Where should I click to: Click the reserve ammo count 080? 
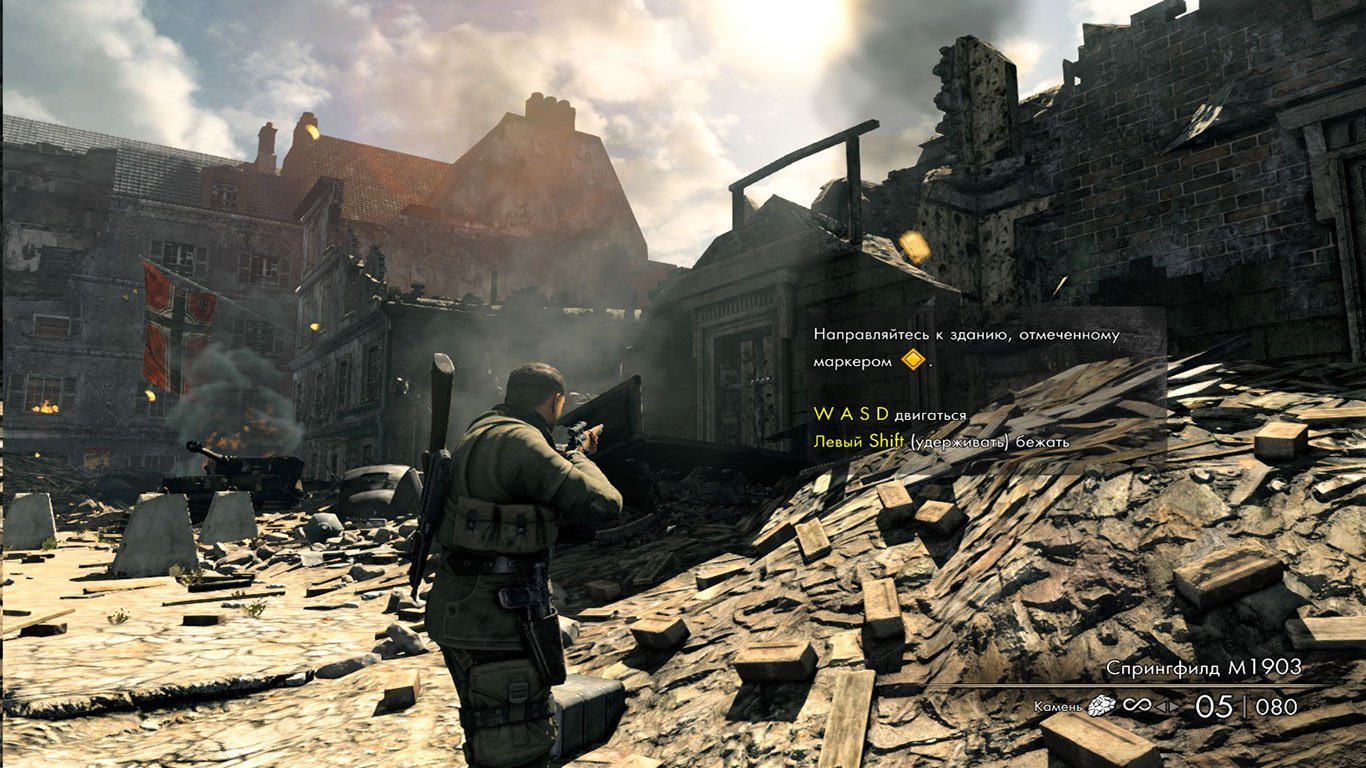[x=1278, y=703]
